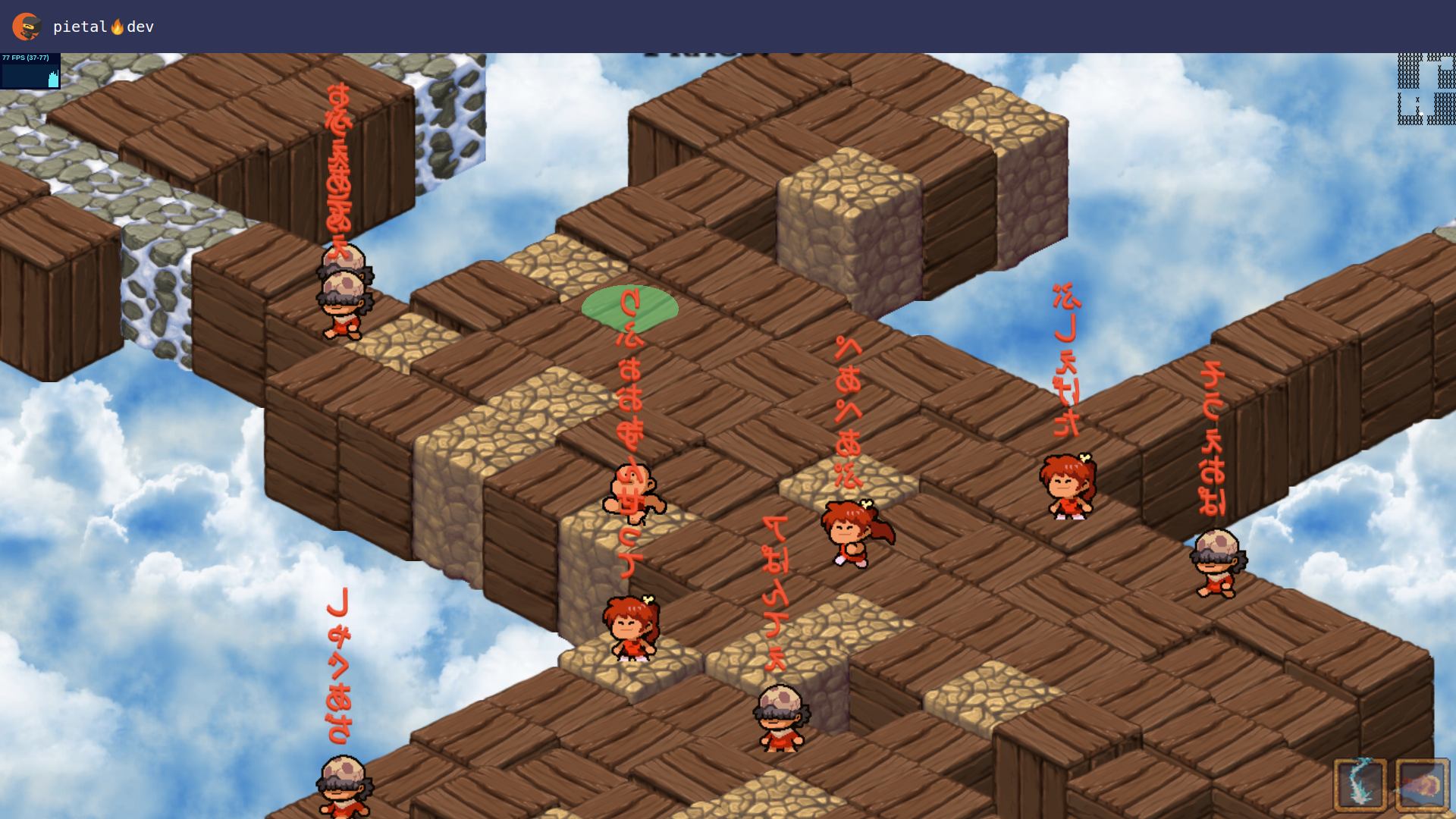Click the 77 FPS (37-77) counter
Viewport: 1456px width, 819px height.
[x=25, y=57]
